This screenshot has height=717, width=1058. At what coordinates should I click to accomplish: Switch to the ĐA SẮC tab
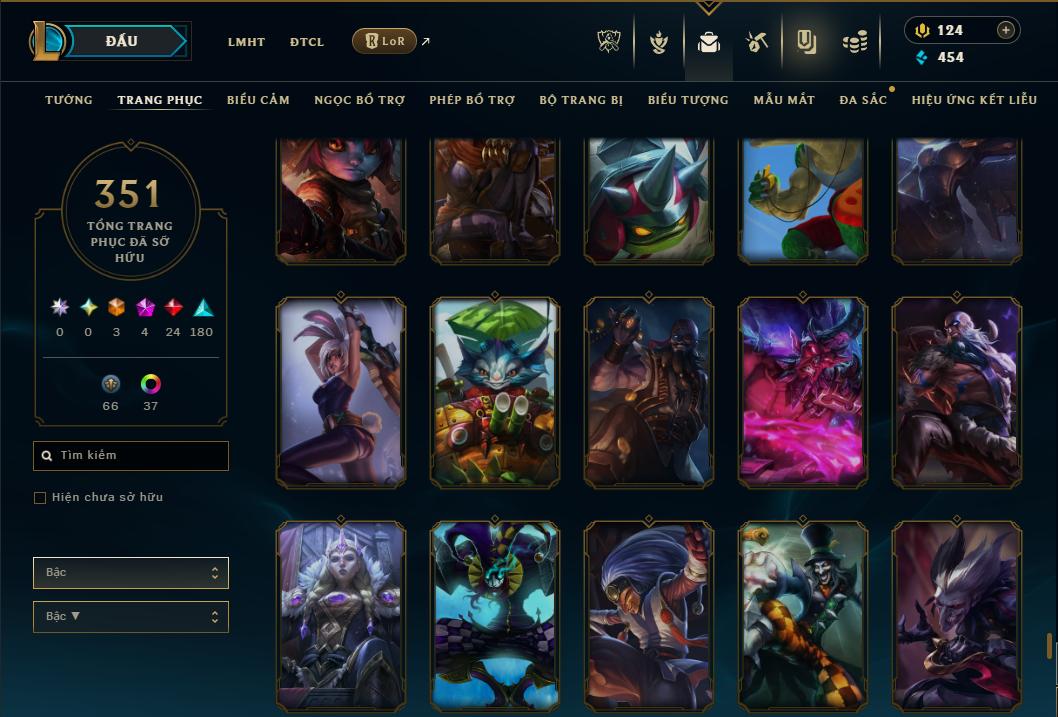[863, 100]
